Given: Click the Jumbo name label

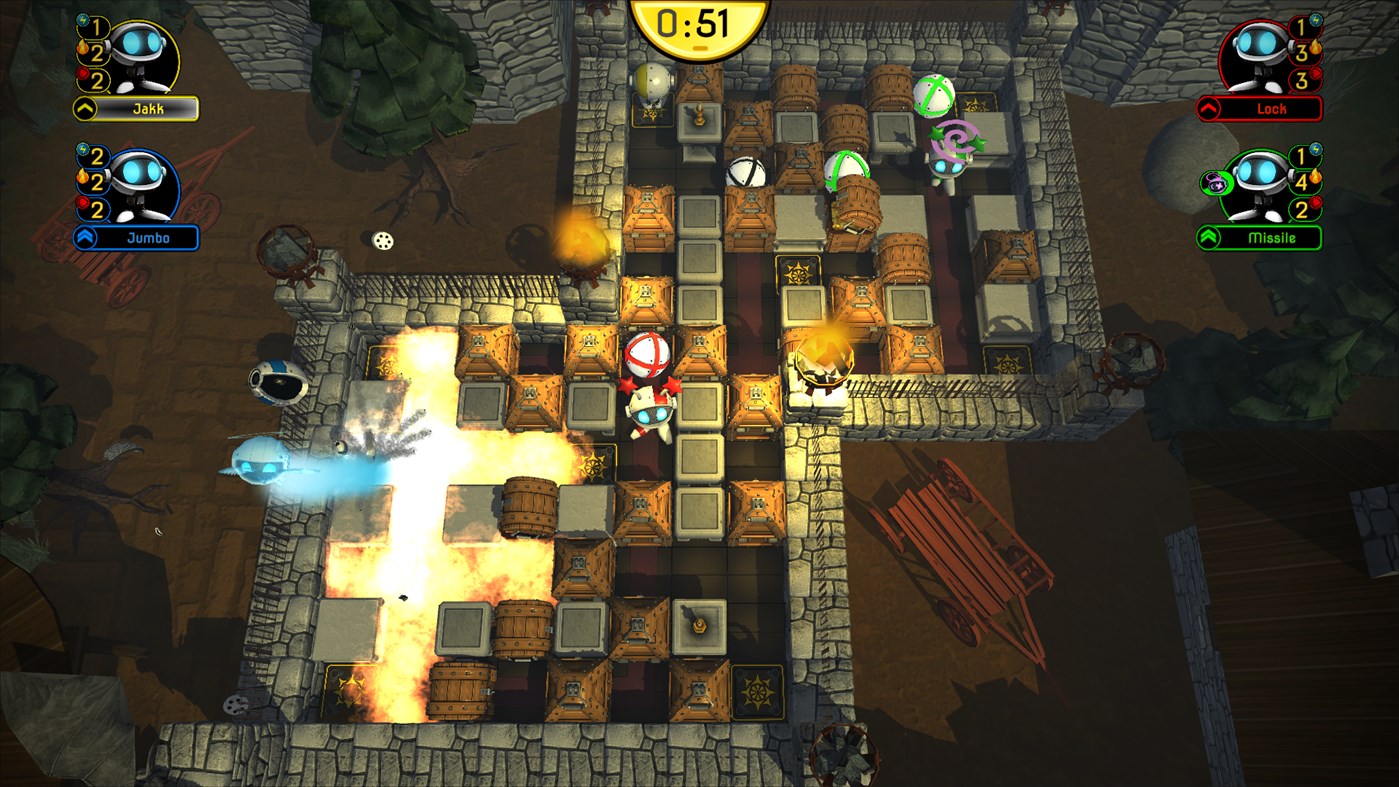Looking at the screenshot, I should 149,236.
